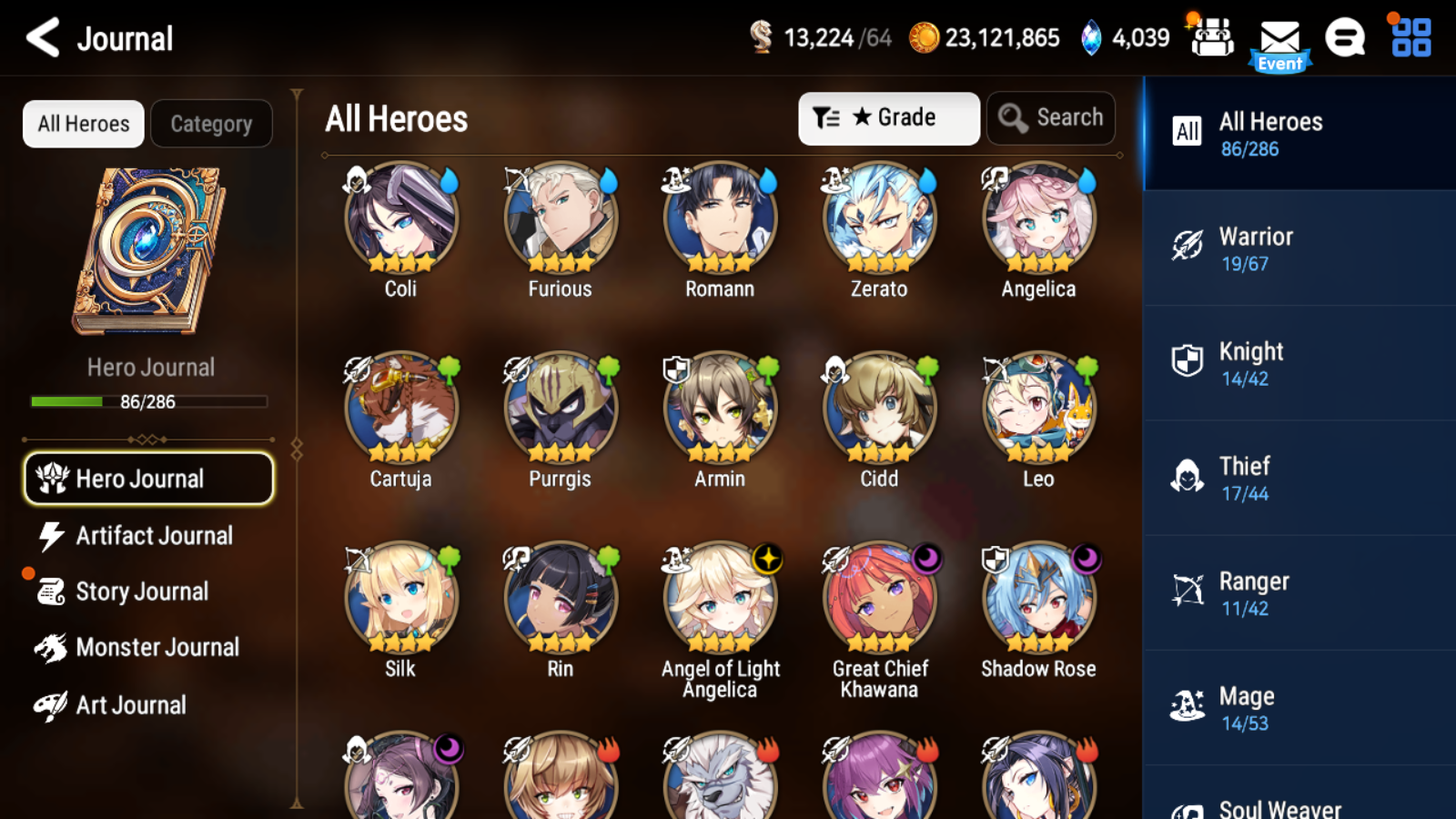The height and width of the screenshot is (819, 1456).
Task: Click the gift box icon near currencies
Action: click(x=1211, y=38)
